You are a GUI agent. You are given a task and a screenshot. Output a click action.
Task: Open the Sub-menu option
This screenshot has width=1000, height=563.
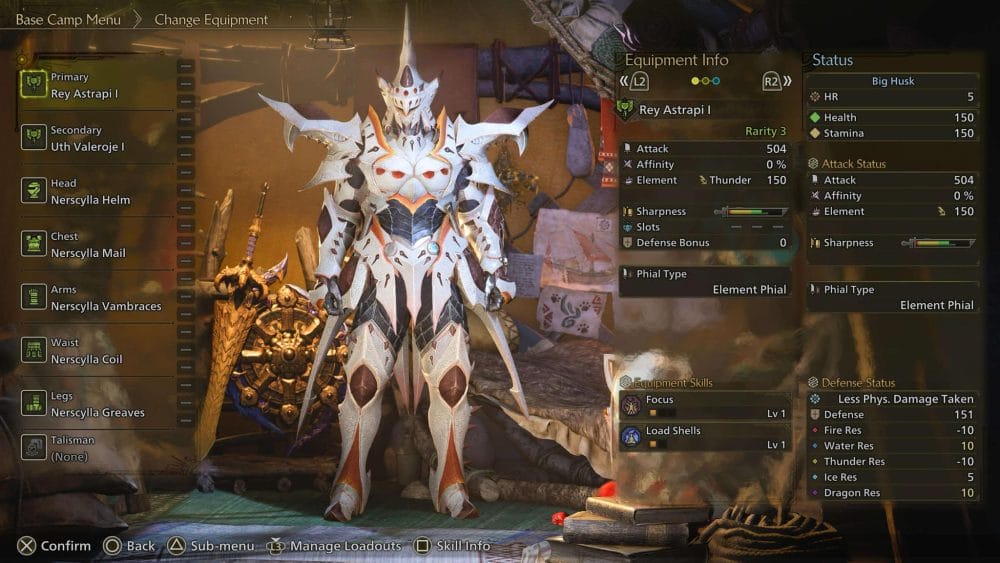point(208,546)
